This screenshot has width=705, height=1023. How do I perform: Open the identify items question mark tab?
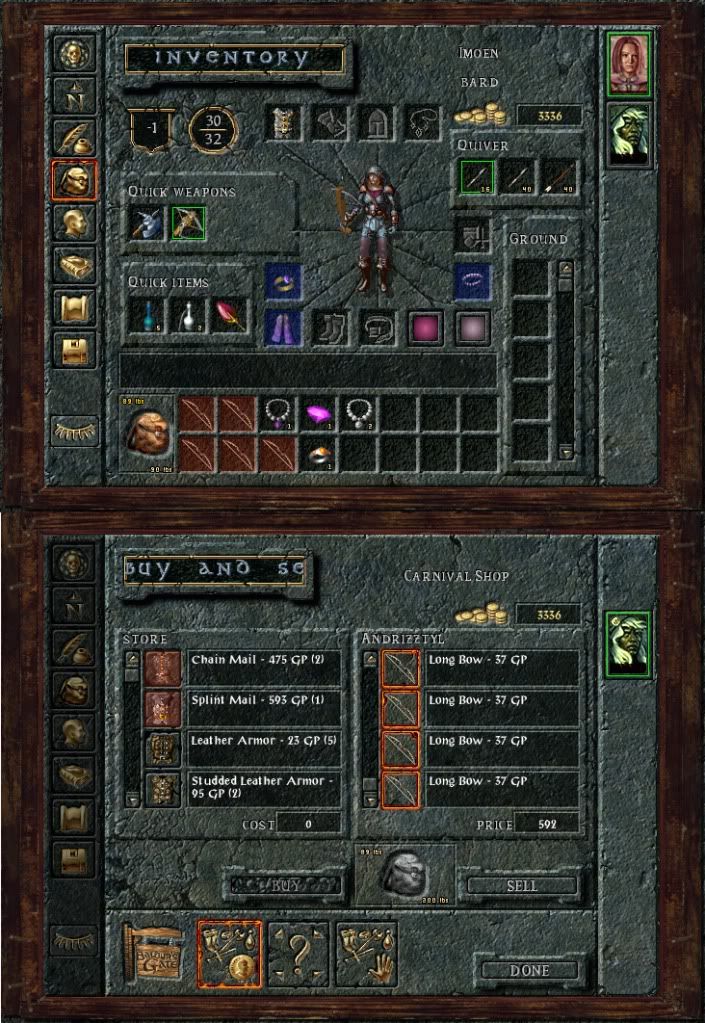click(298, 955)
